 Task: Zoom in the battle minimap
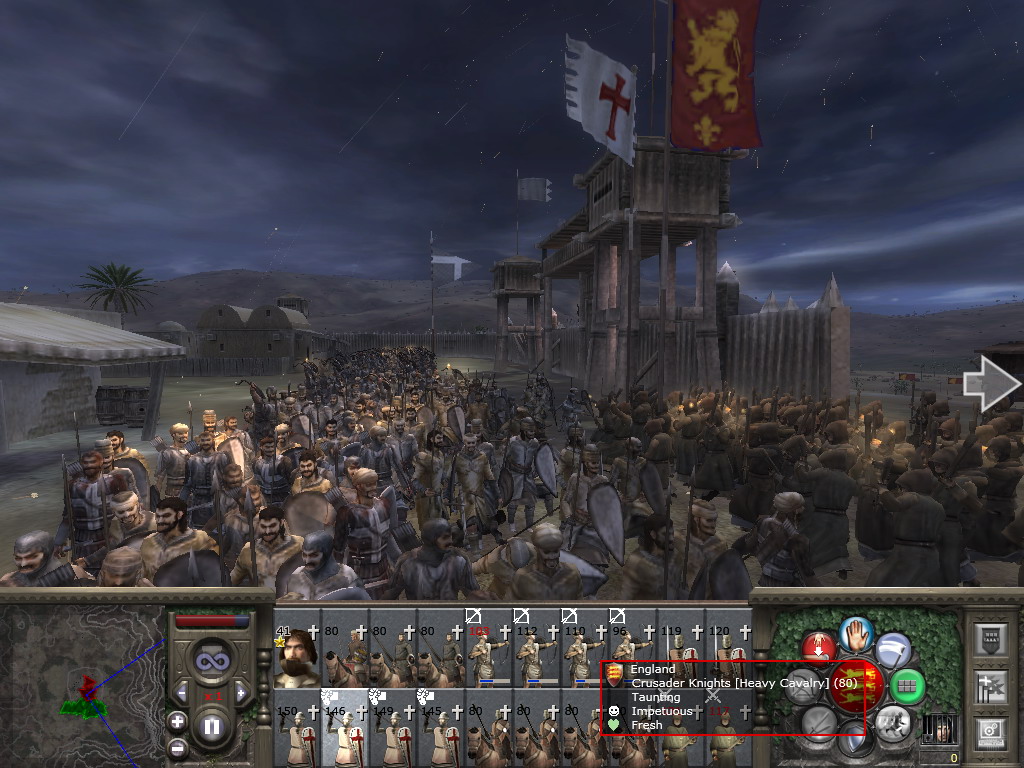click(177, 721)
